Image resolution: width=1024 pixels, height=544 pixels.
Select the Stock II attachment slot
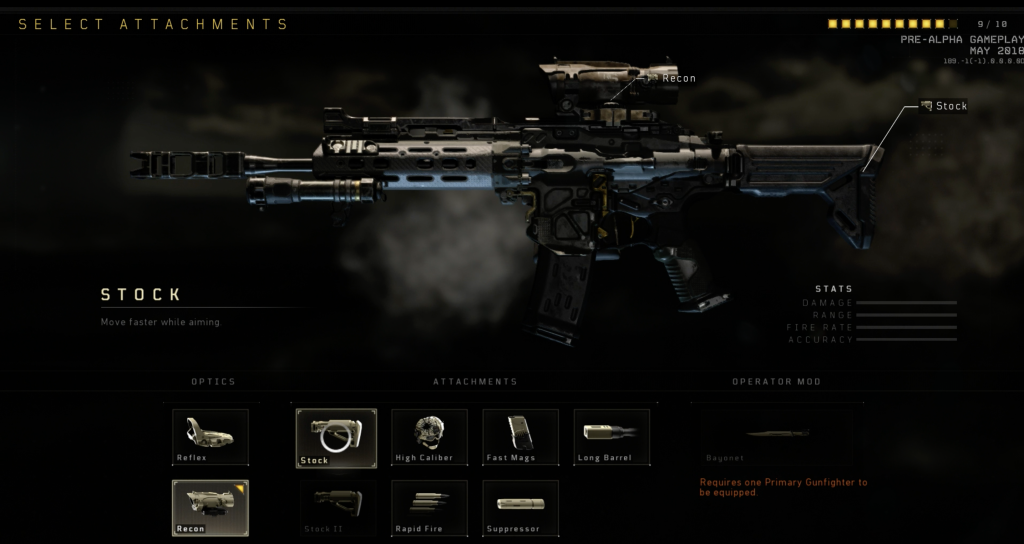click(x=338, y=508)
